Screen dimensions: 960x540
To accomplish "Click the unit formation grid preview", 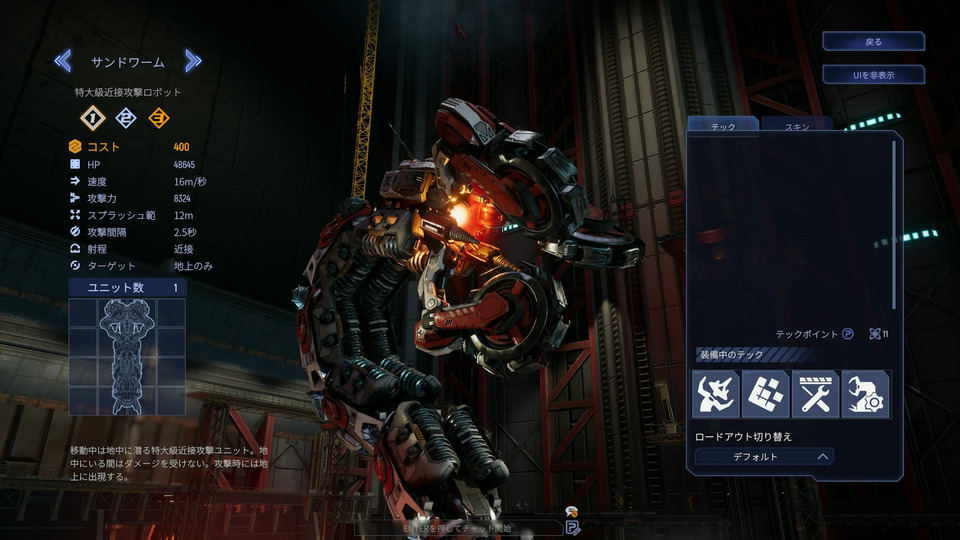I will [x=128, y=356].
